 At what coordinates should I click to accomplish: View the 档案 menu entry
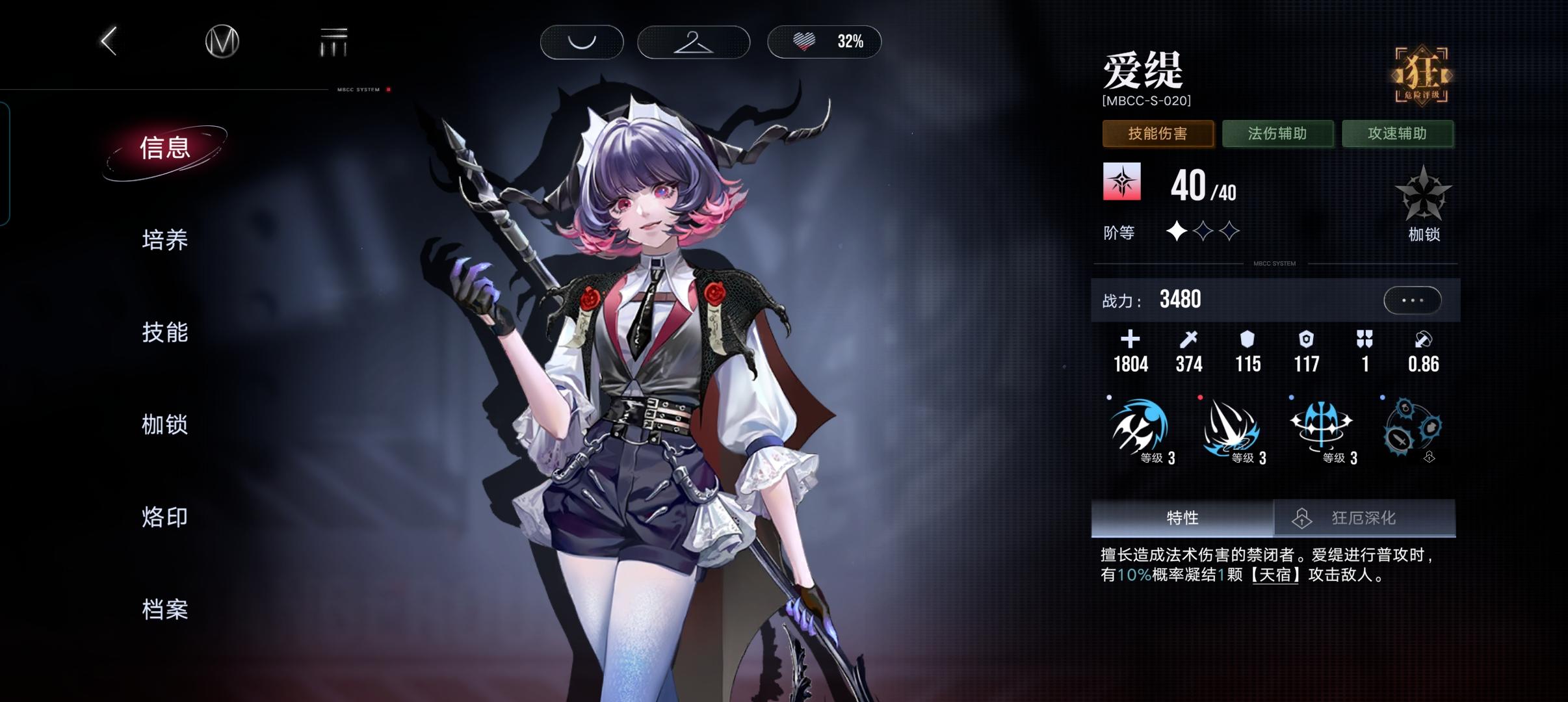pos(165,609)
